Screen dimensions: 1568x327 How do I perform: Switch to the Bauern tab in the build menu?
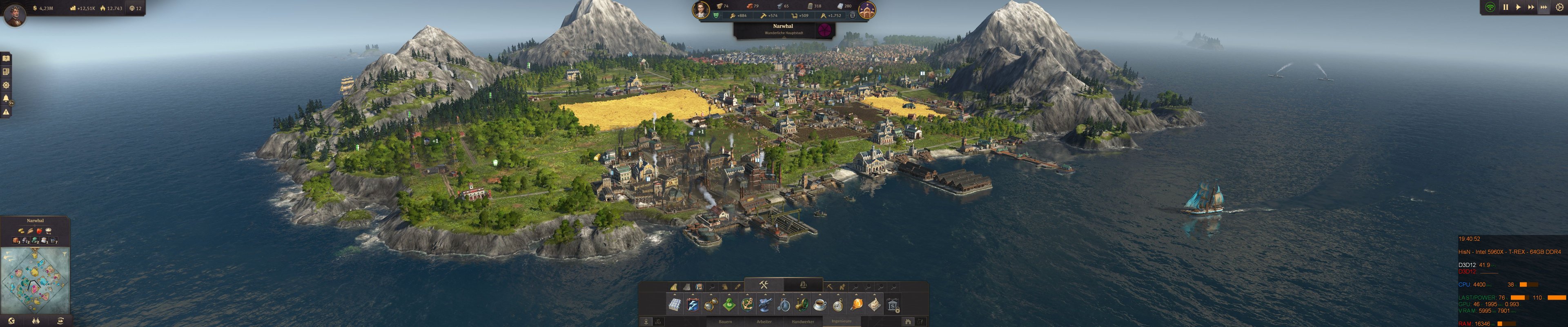726,322
